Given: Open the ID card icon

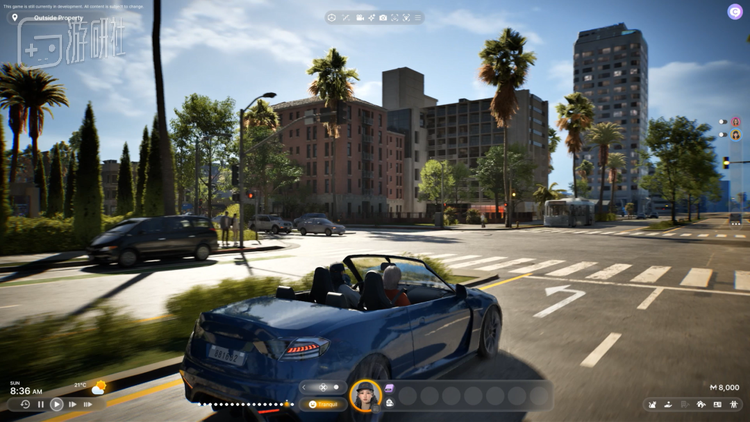Looking at the screenshot, I should pos(717,404).
